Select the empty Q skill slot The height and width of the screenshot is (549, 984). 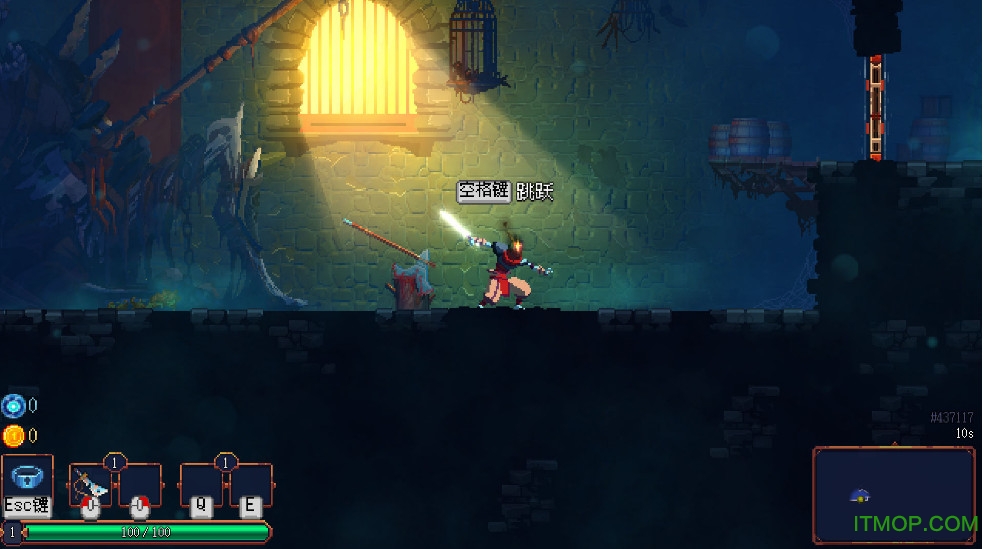pyautogui.click(x=201, y=486)
